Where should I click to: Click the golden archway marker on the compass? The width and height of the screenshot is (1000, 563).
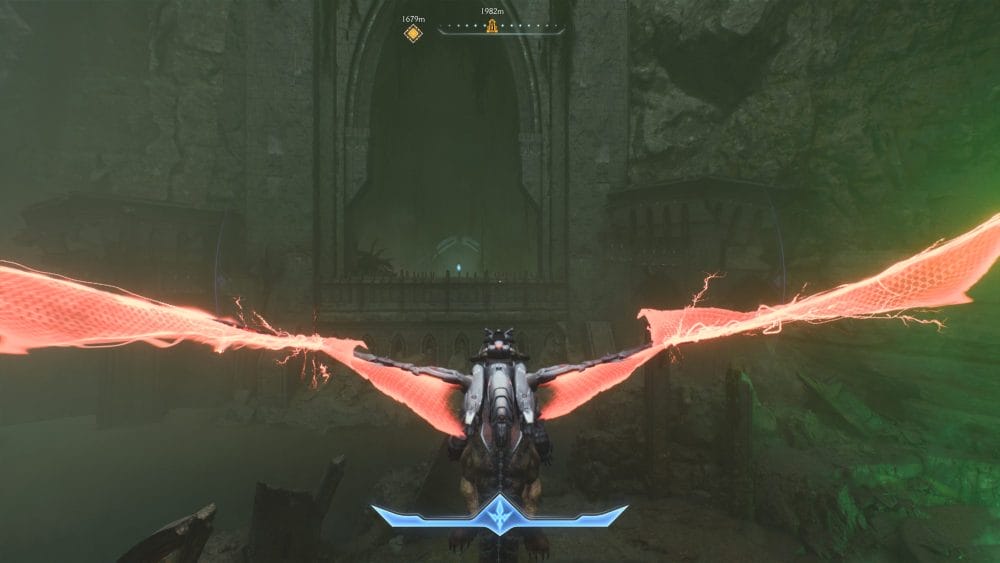(492, 26)
